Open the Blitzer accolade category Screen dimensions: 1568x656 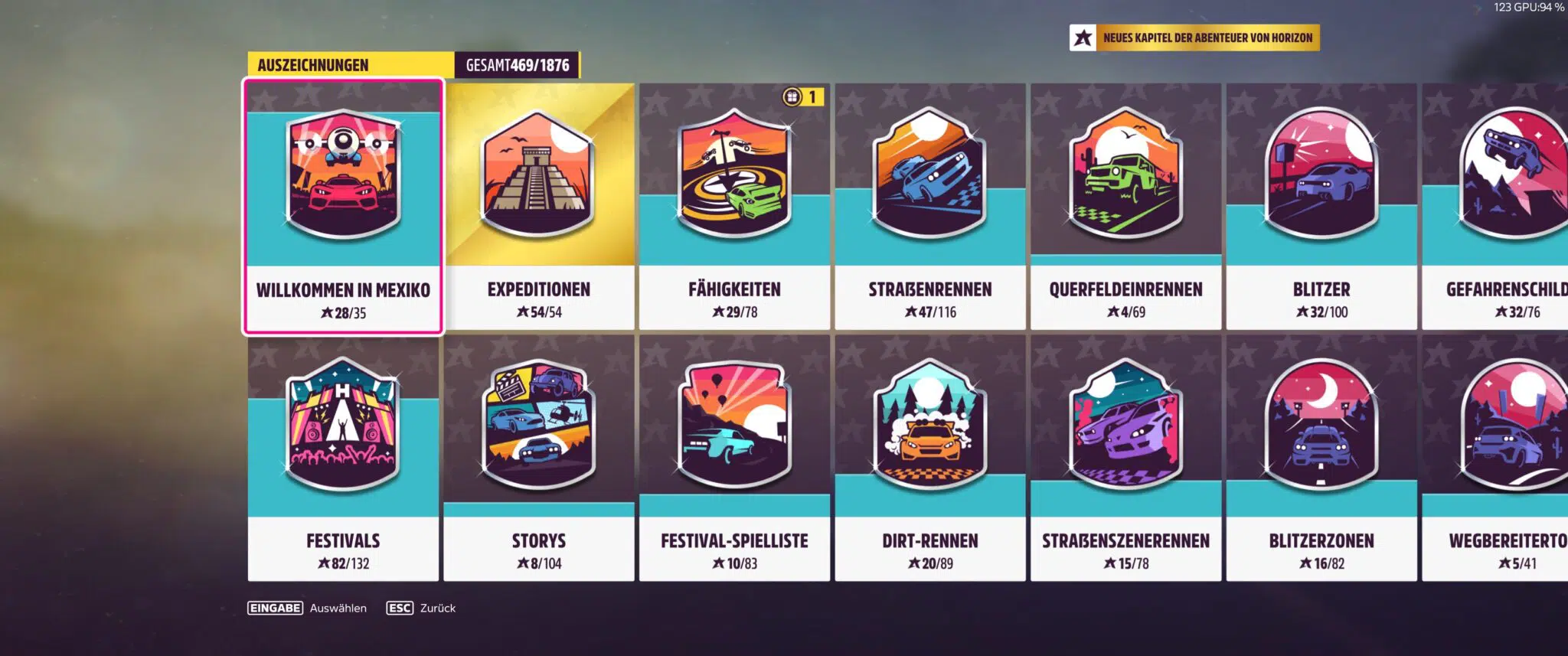(1321, 207)
